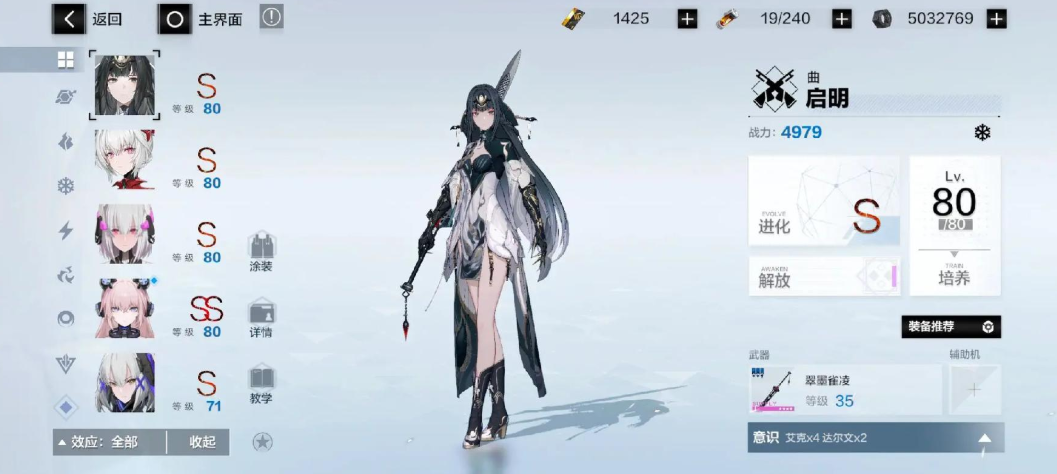
Task: Choose the pink-haired SS-rank character portrait
Action: [125, 308]
